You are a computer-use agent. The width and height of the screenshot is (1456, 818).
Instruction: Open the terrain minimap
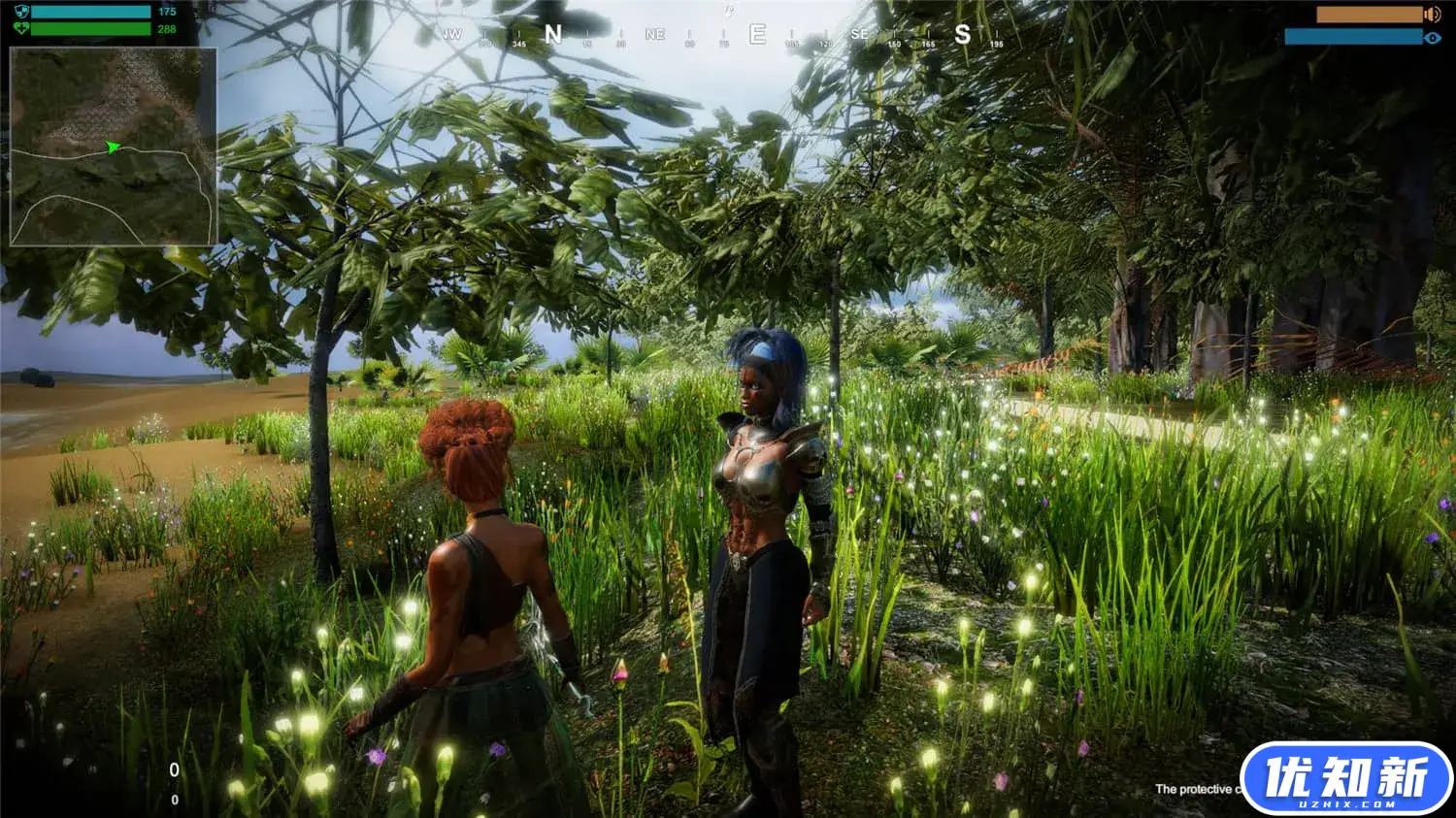[x=113, y=146]
